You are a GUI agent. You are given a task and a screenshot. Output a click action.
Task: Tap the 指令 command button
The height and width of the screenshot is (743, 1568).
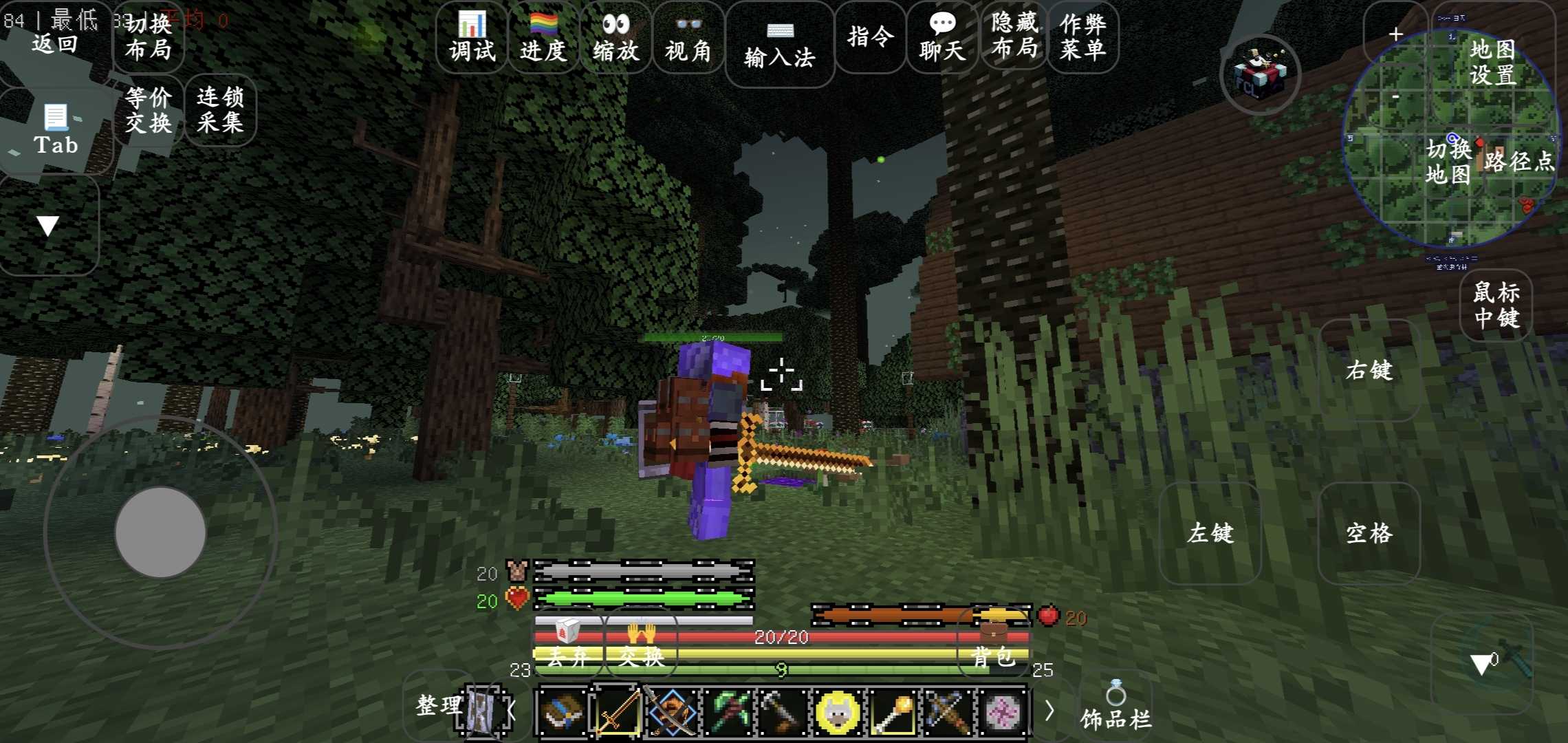871,36
